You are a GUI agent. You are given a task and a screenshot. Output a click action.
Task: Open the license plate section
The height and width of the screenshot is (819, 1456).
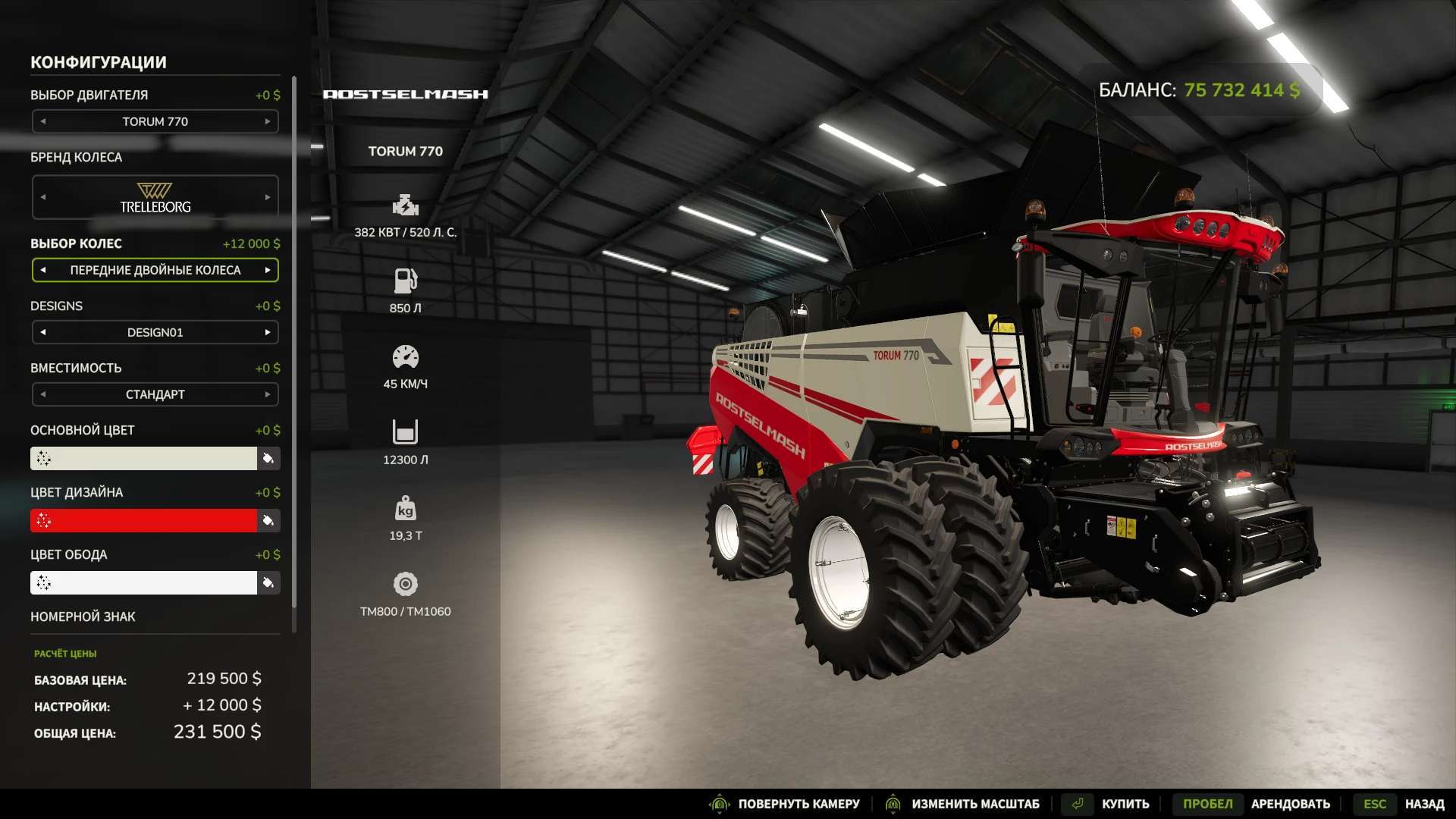83,617
